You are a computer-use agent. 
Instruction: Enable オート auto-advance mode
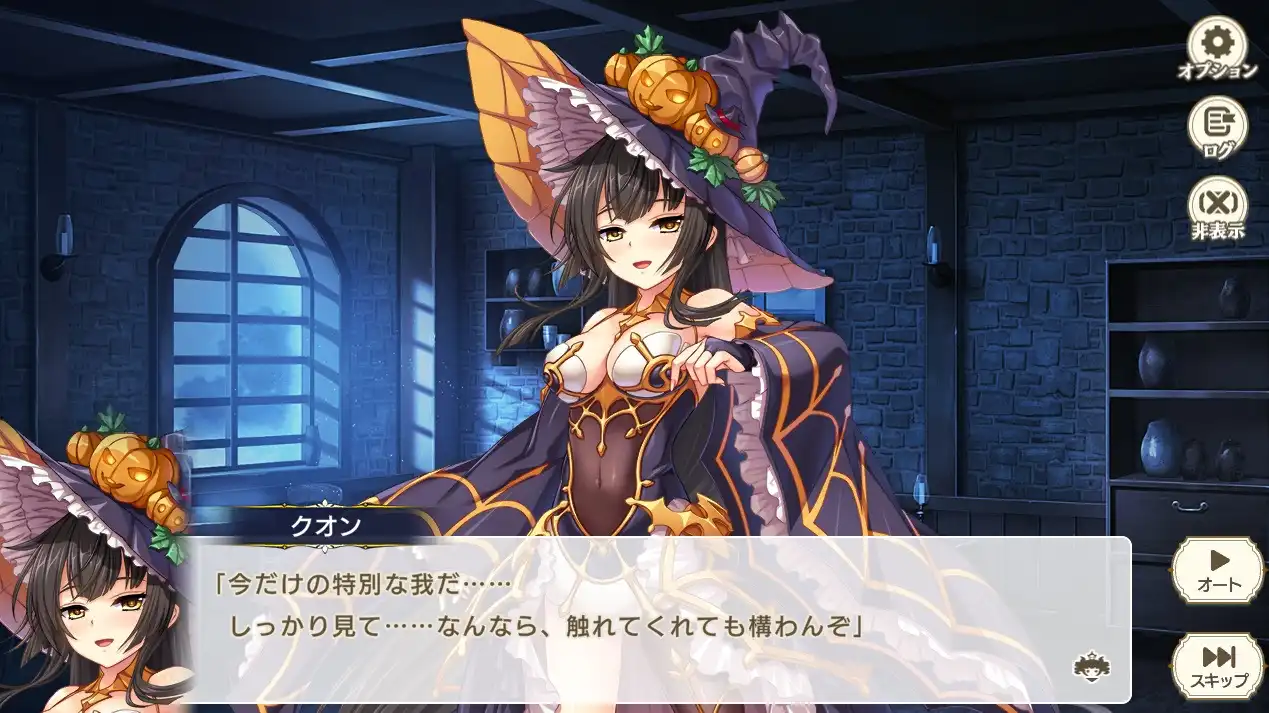(x=1218, y=569)
